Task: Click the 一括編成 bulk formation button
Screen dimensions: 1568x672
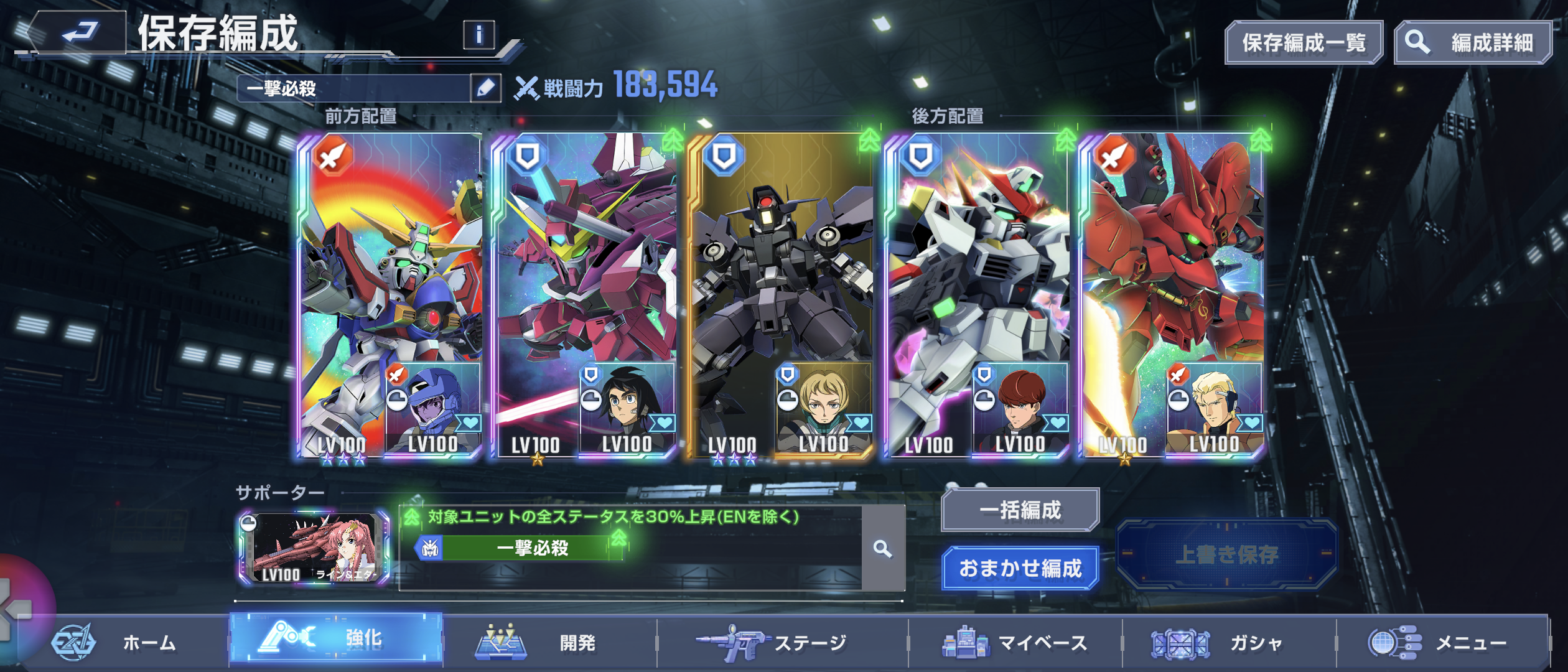Action: (x=1020, y=510)
